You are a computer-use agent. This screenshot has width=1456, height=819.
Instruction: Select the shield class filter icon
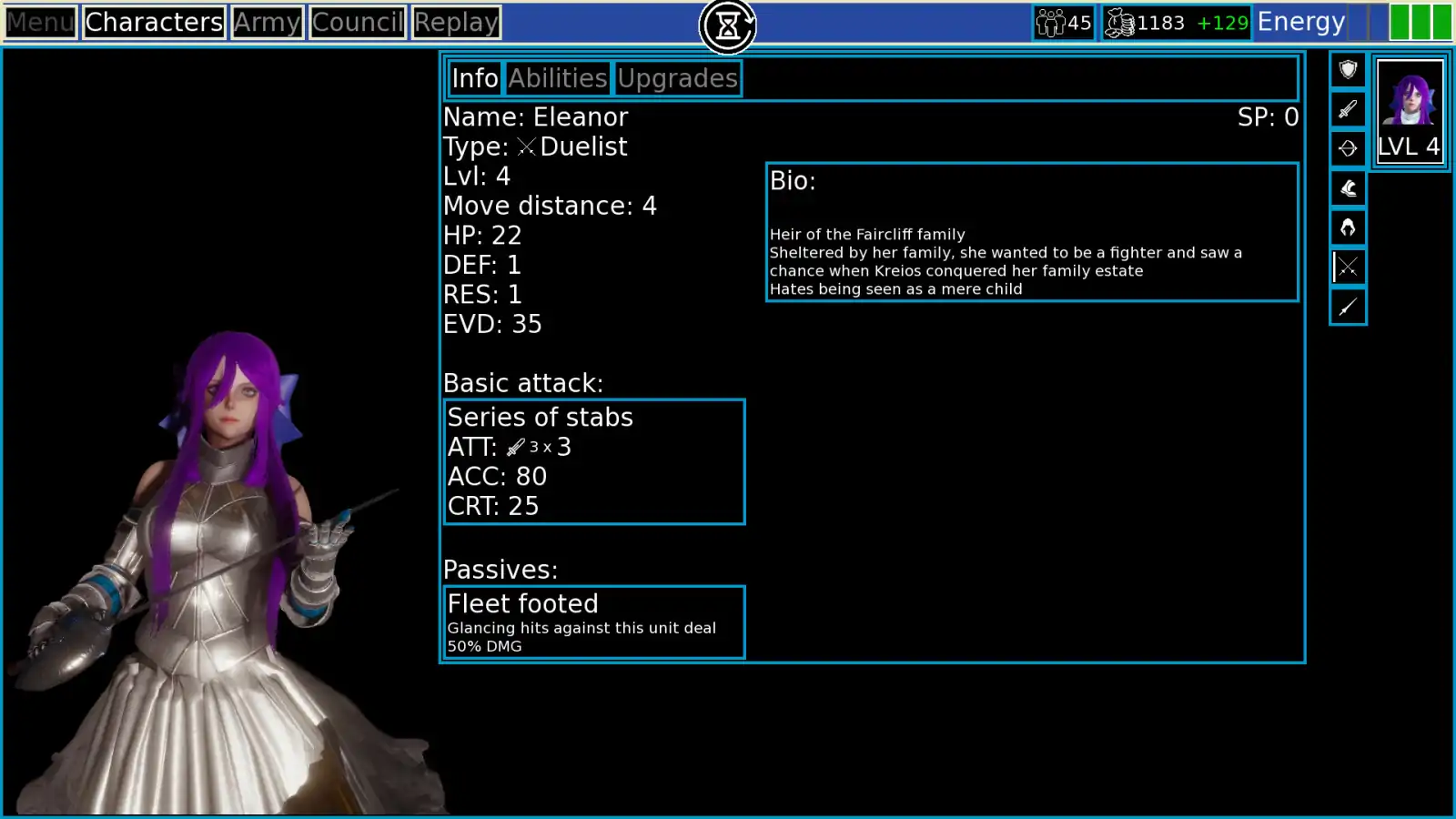[1348, 70]
